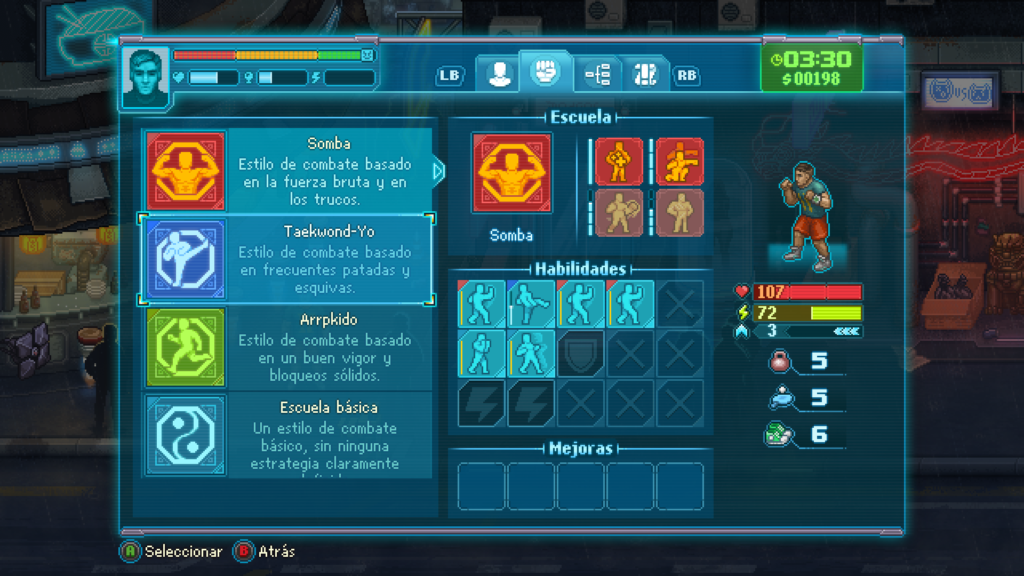This screenshot has width=1024, height=576.
Task: Select the red kneeling-strike Somba technique
Action: click(680, 162)
